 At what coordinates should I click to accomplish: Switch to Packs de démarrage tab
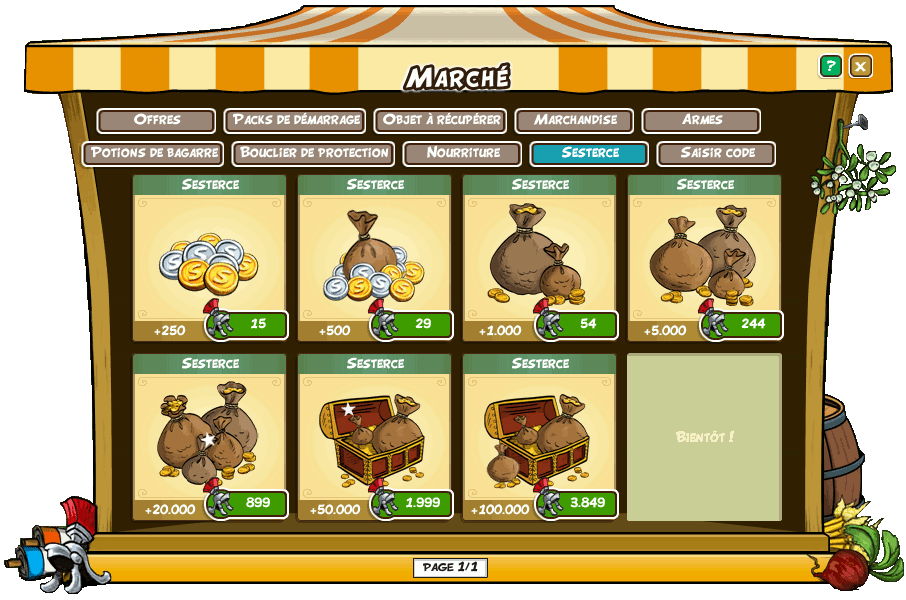[295, 120]
